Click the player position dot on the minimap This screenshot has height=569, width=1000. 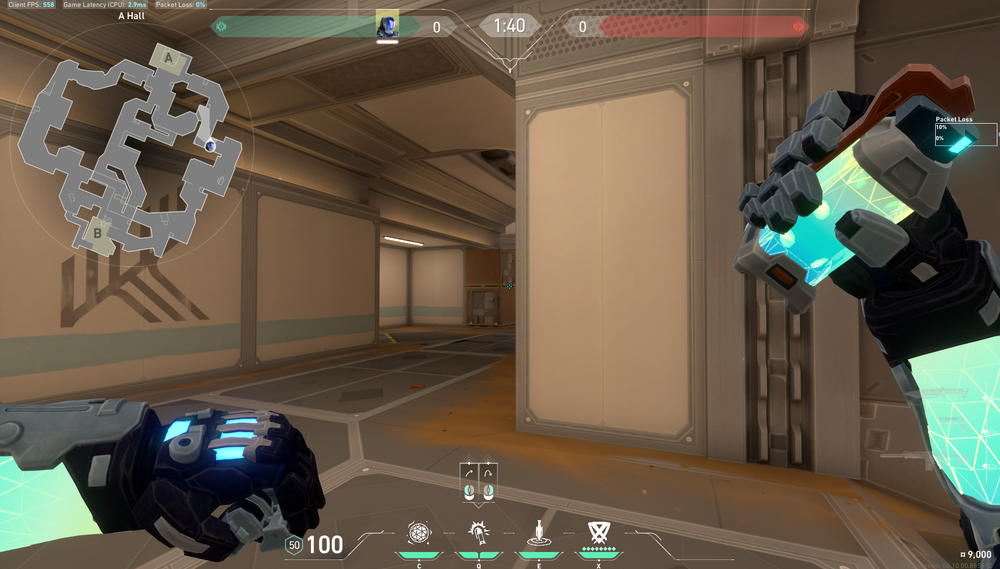click(x=211, y=146)
